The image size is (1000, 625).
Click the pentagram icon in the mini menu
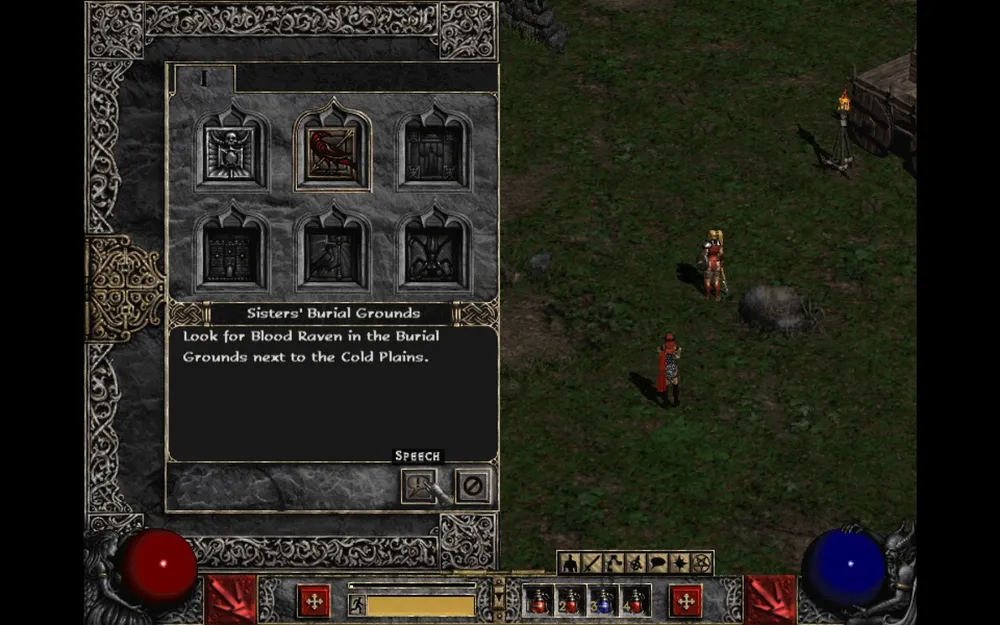pos(702,564)
